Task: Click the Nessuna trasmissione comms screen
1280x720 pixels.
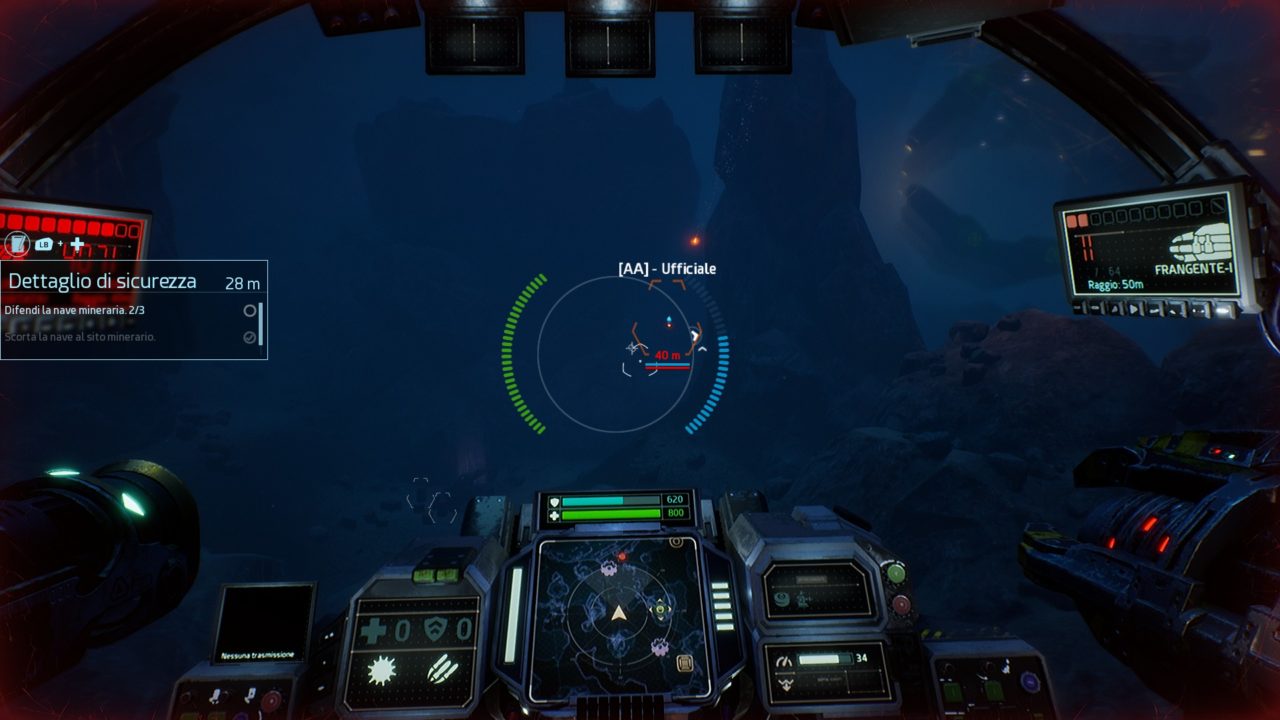Action: [263, 623]
